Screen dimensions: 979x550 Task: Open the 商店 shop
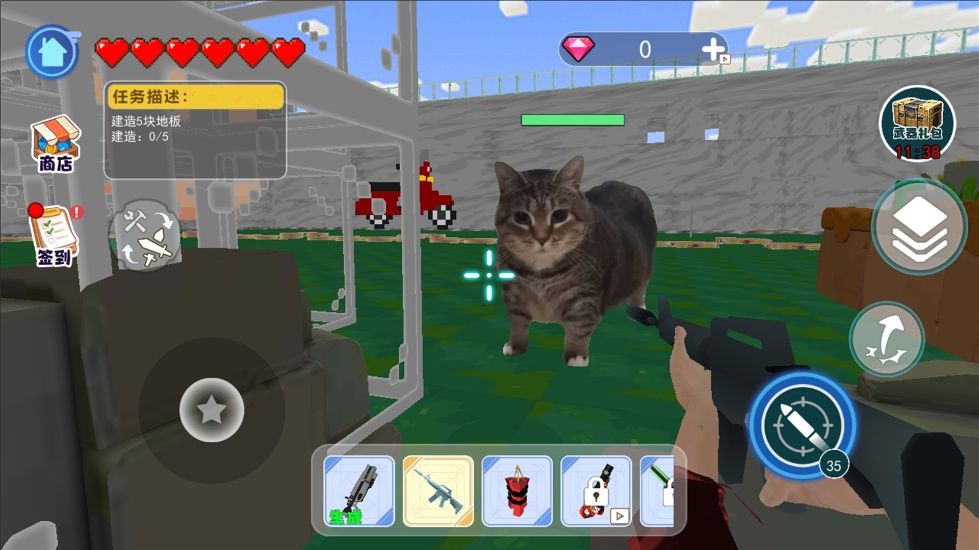click(x=56, y=145)
